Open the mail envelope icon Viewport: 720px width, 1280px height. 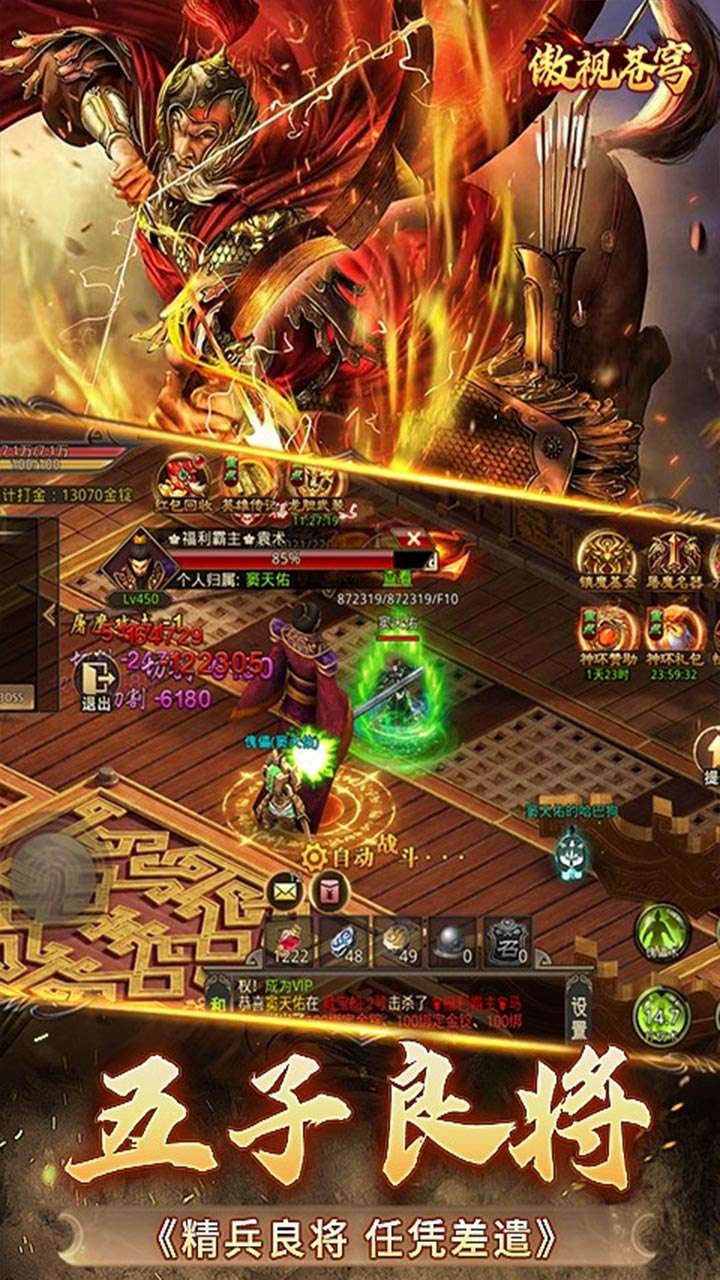pos(286,891)
